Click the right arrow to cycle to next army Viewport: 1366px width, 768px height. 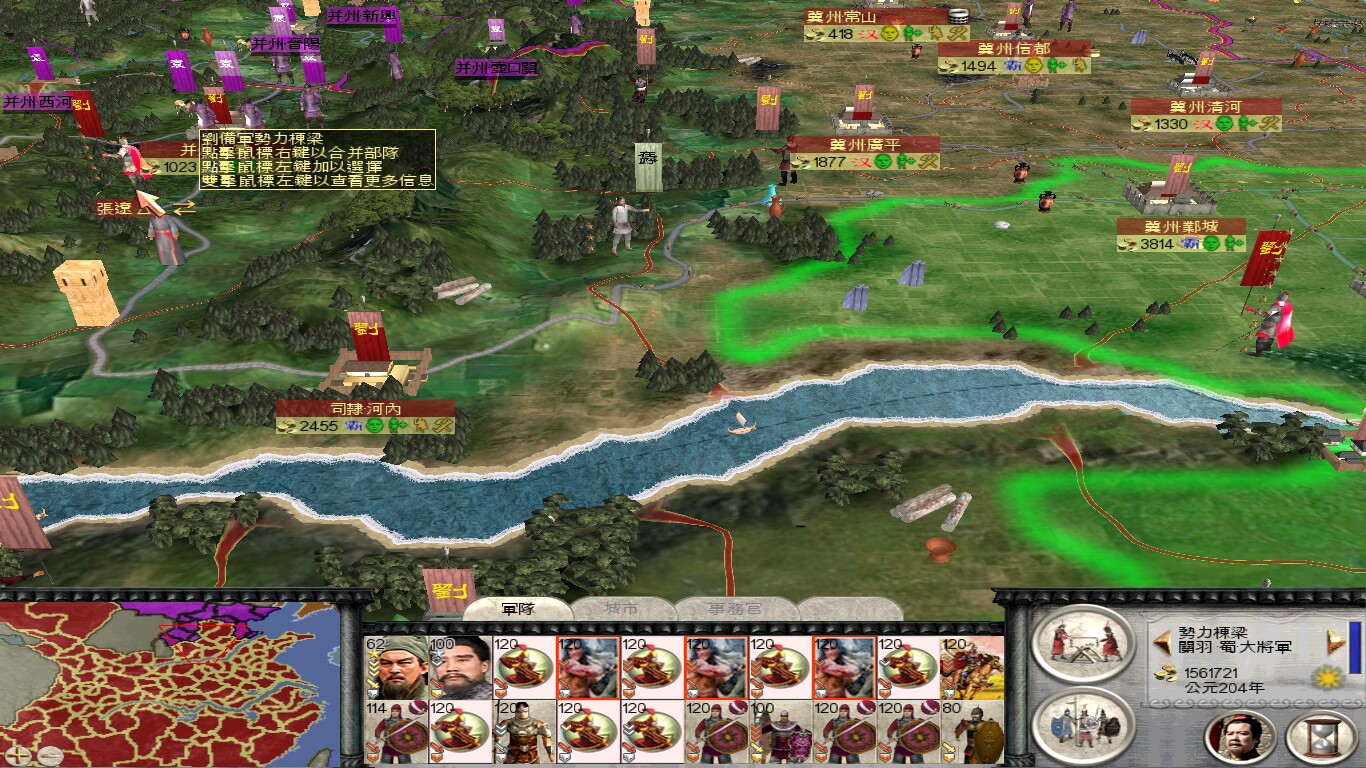click(x=1337, y=642)
